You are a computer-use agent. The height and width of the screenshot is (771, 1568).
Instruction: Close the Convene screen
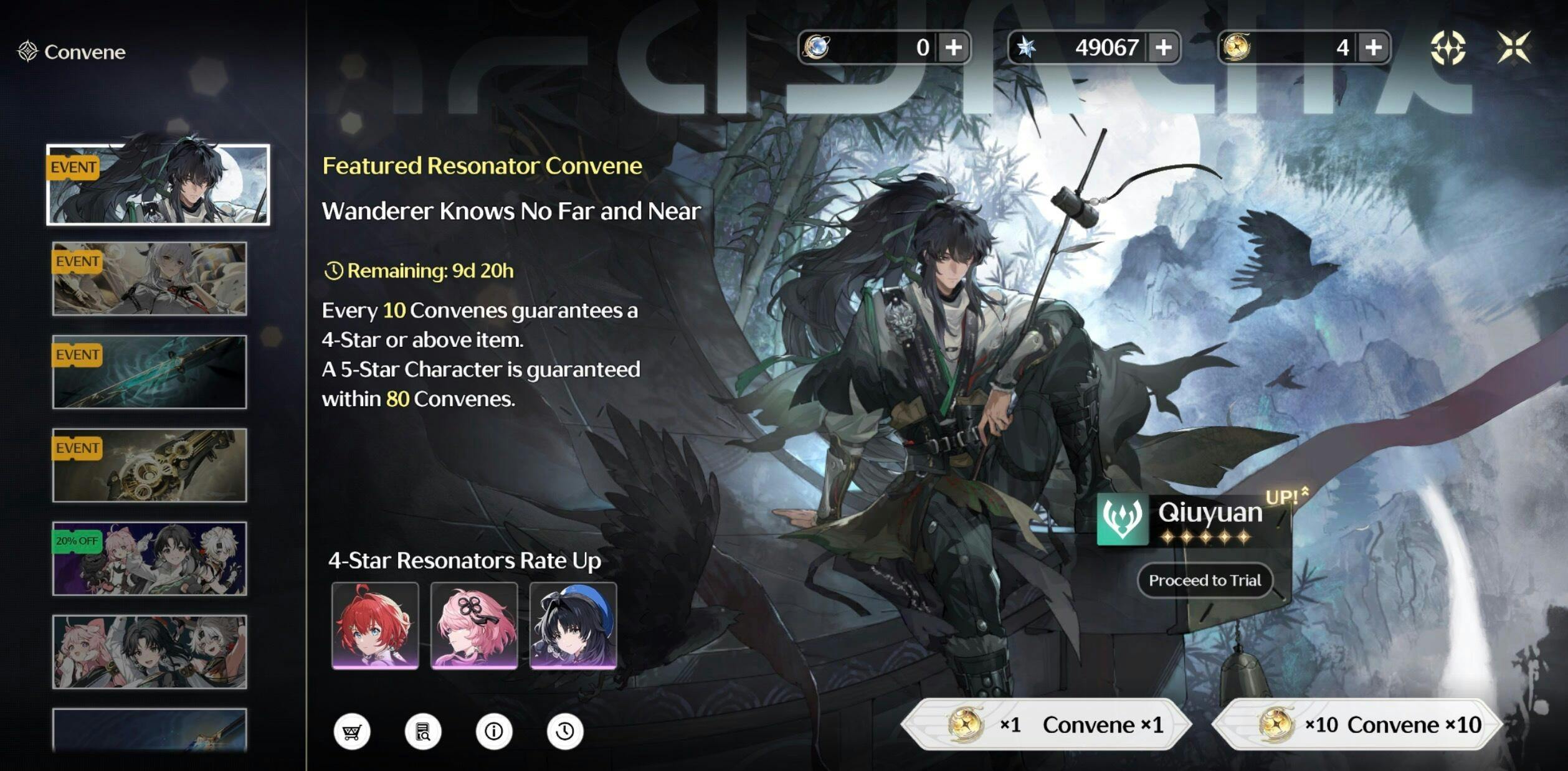pos(1514,47)
